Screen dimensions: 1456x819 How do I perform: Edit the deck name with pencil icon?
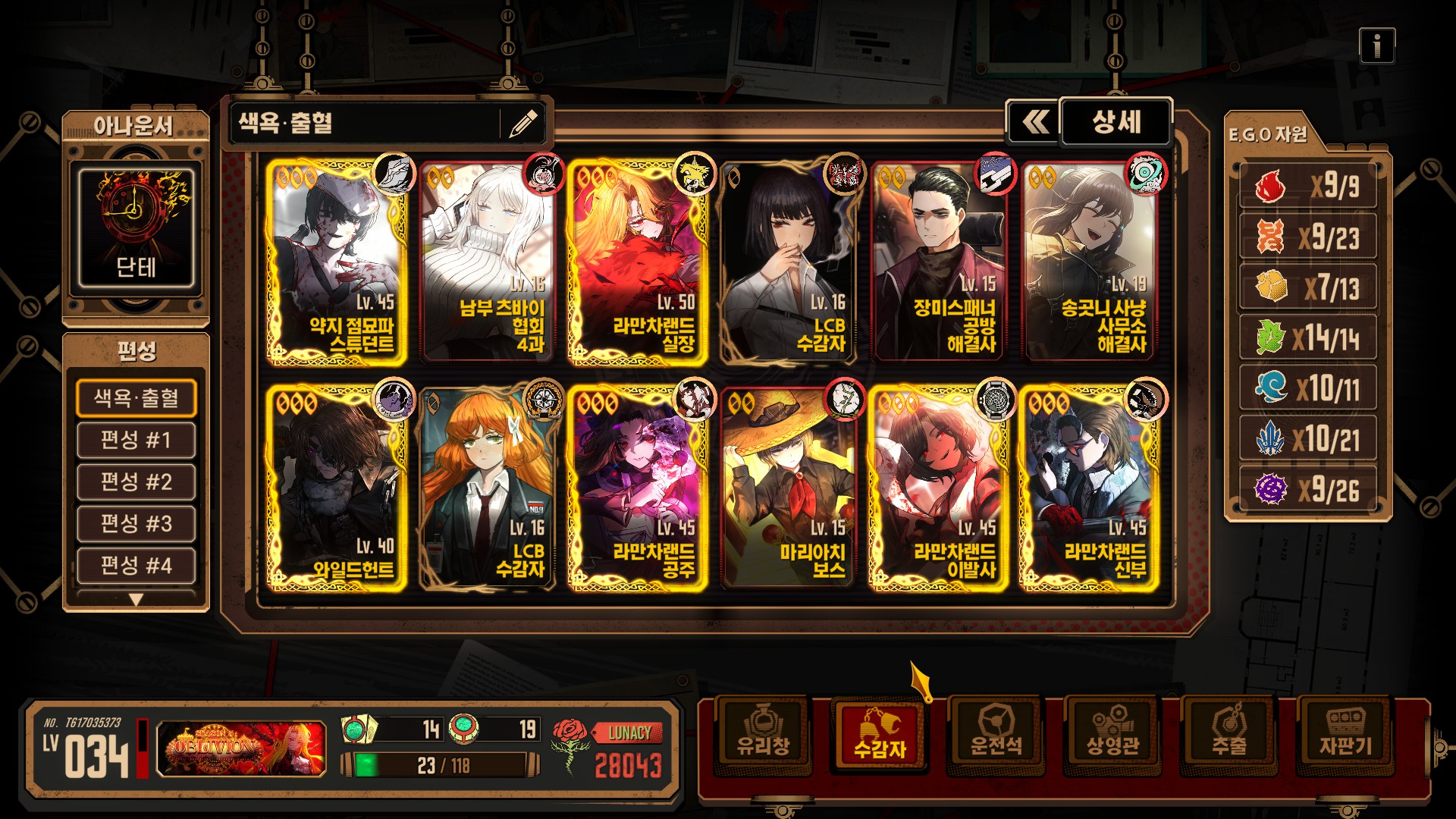pos(522,123)
